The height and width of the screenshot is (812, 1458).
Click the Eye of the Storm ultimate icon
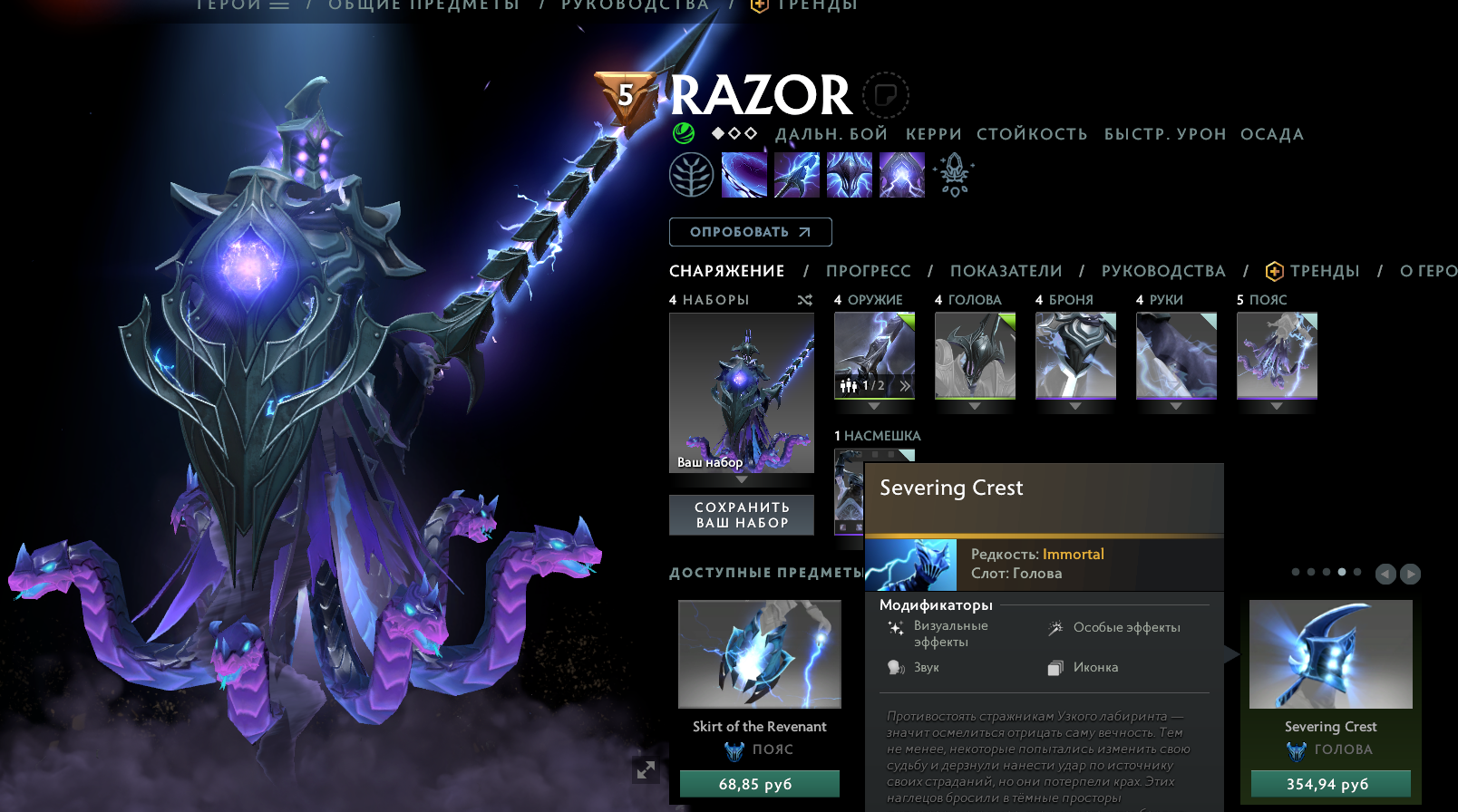901,174
